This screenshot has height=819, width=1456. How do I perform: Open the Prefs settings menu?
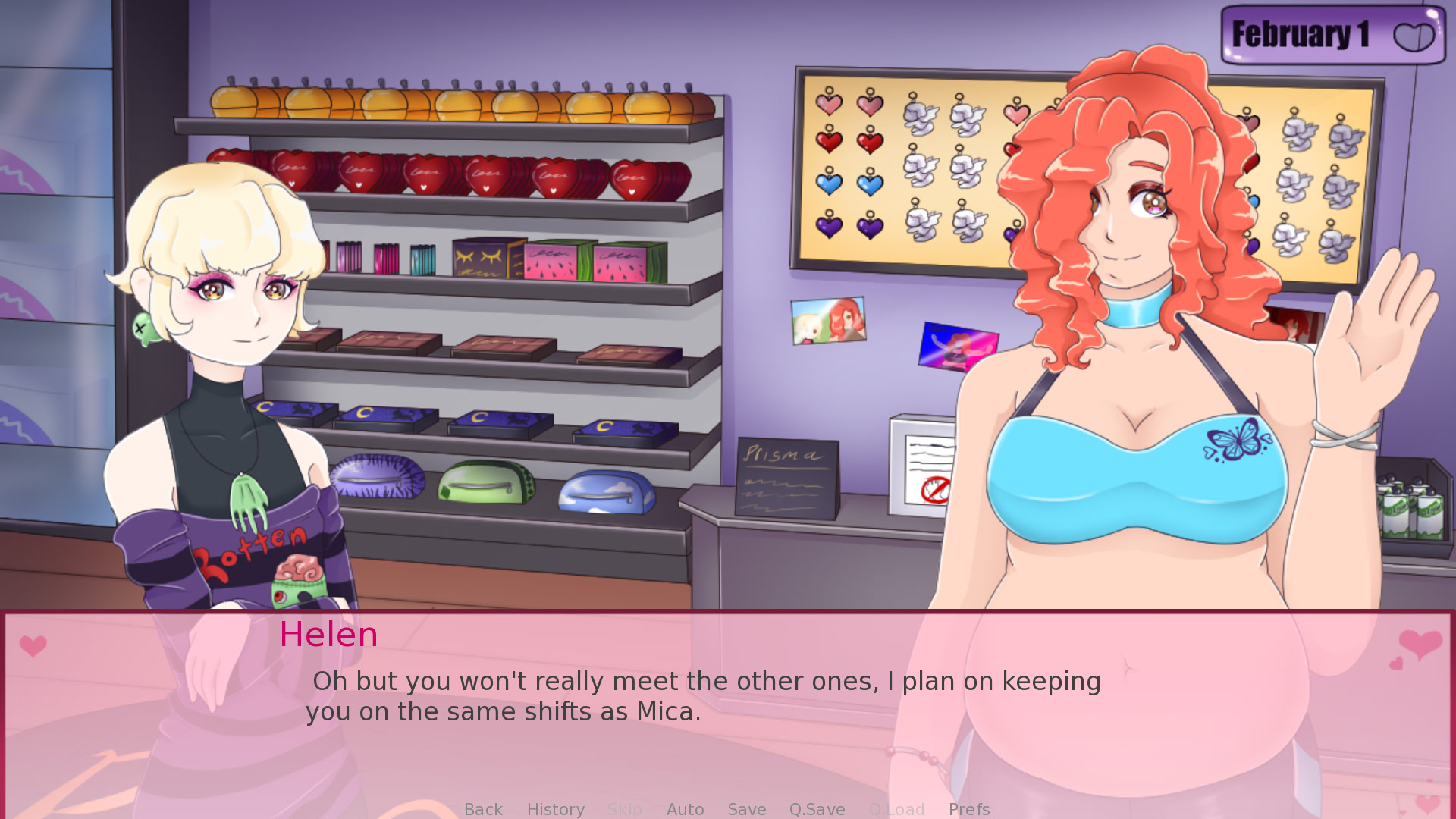pyautogui.click(x=968, y=809)
